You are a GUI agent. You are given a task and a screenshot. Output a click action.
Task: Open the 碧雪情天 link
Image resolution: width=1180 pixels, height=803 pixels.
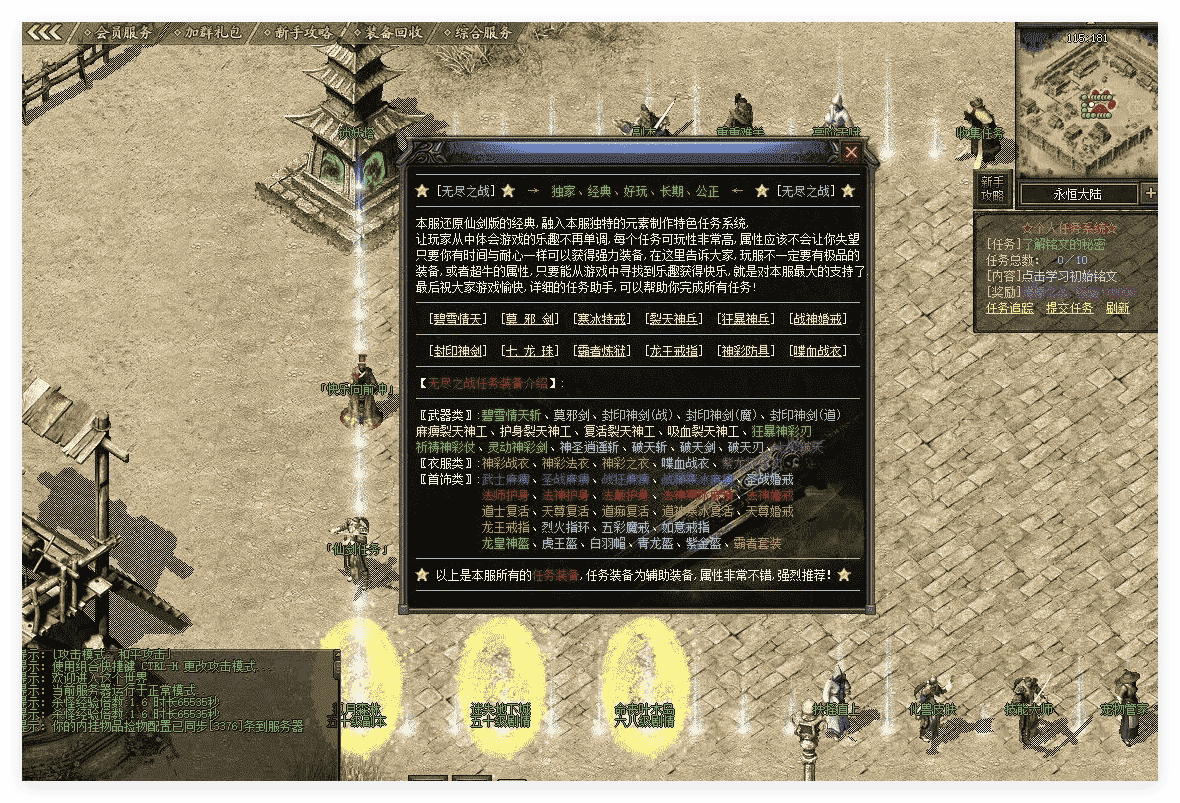[457, 319]
